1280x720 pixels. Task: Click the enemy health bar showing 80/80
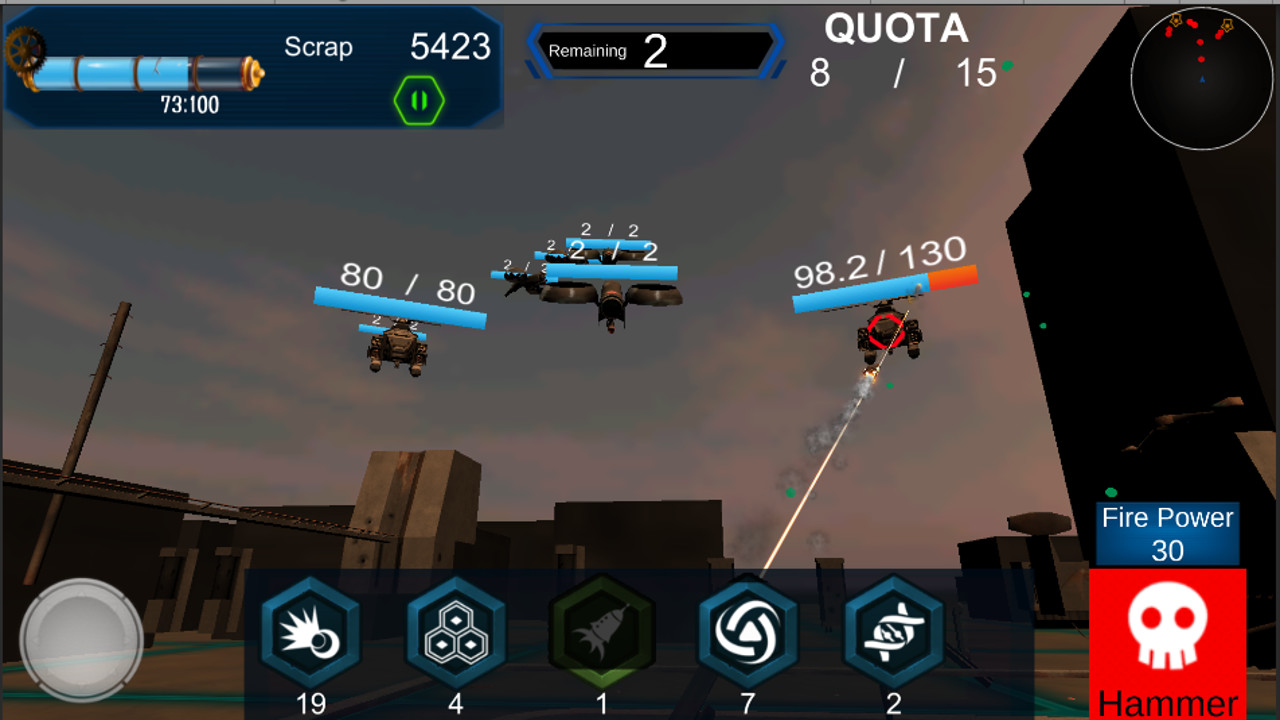[400, 302]
